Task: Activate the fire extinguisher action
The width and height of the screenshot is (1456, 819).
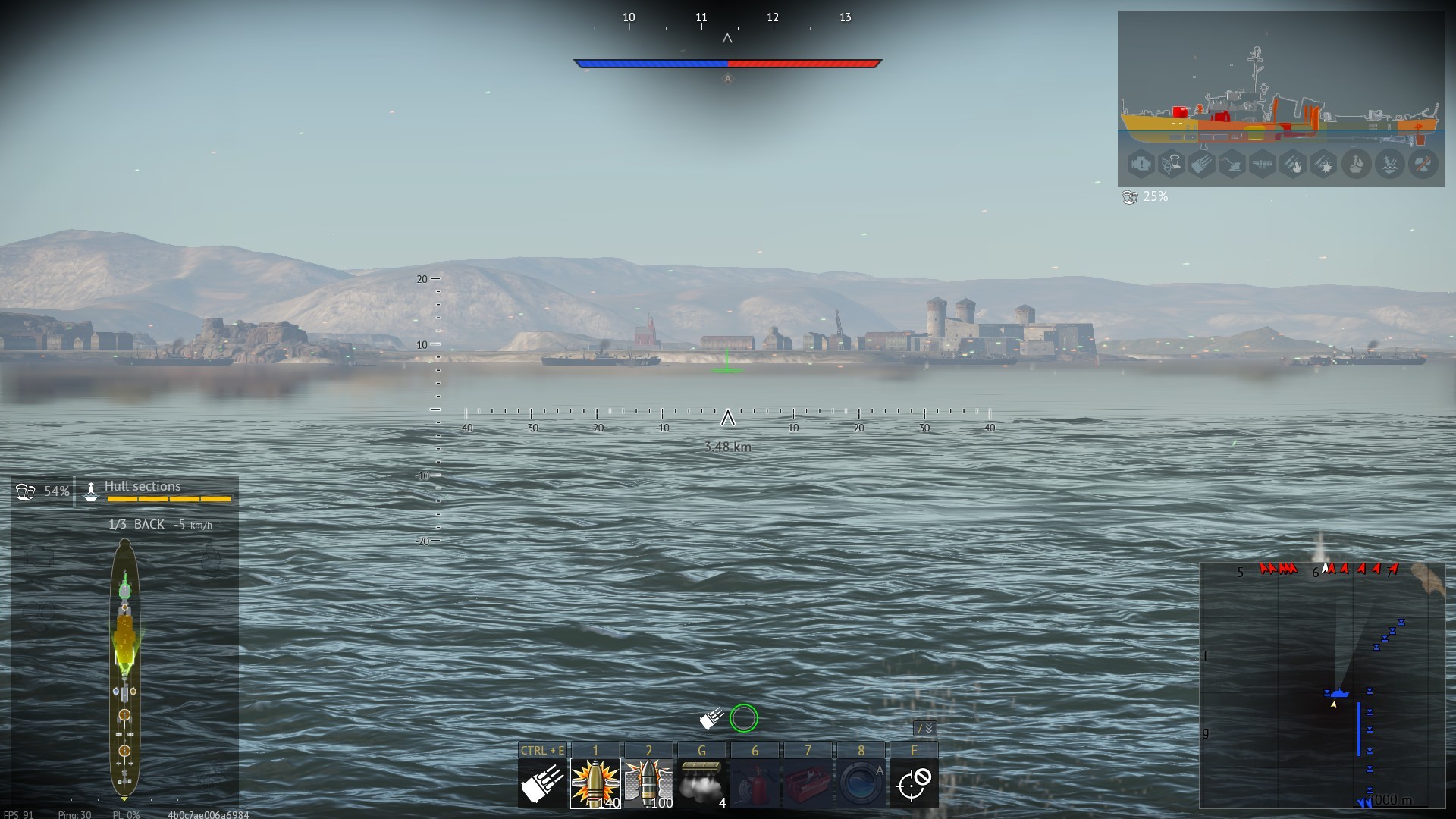Action: click(x=755, y=783)
